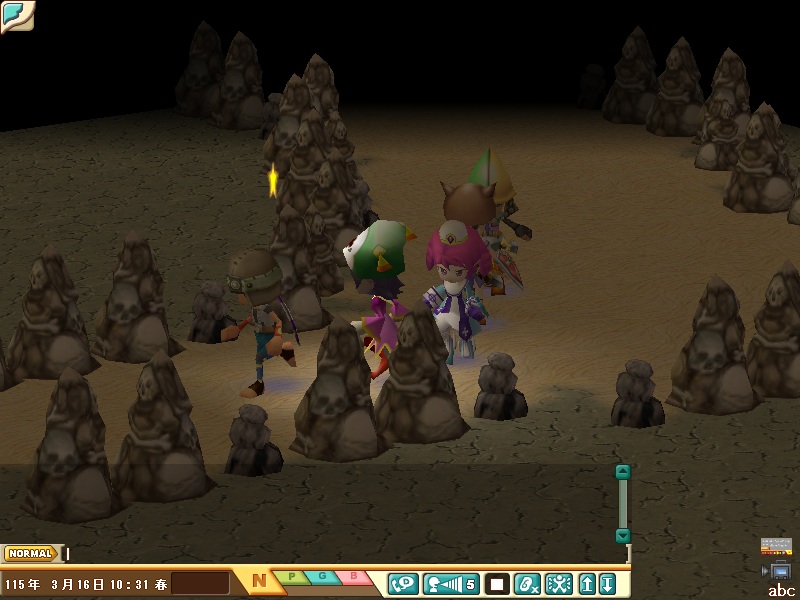The image size is (800, 600).
Task: Change the voice range megaphone setting
Action: coord(451,583)
